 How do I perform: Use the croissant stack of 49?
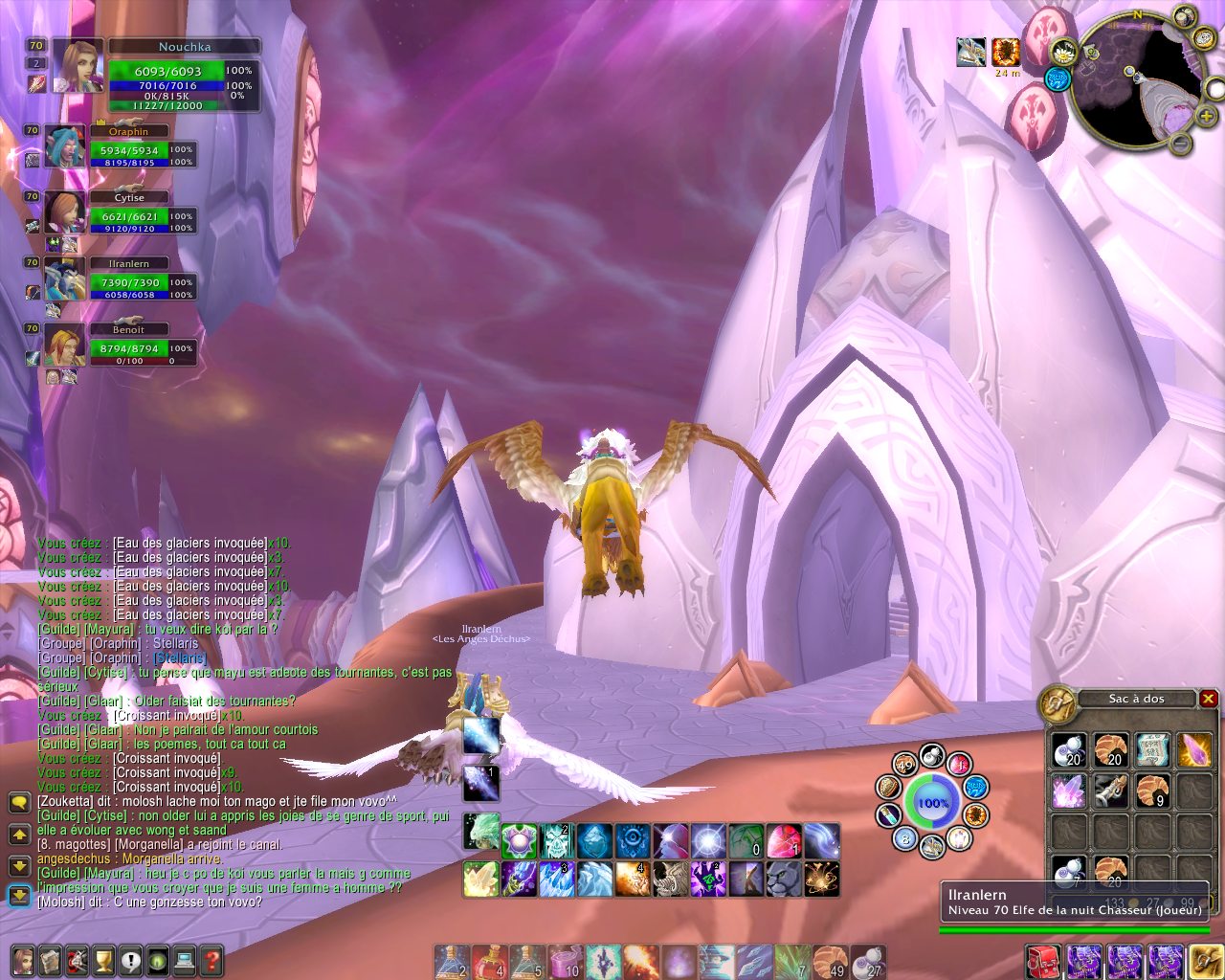(x=831, y=961)
